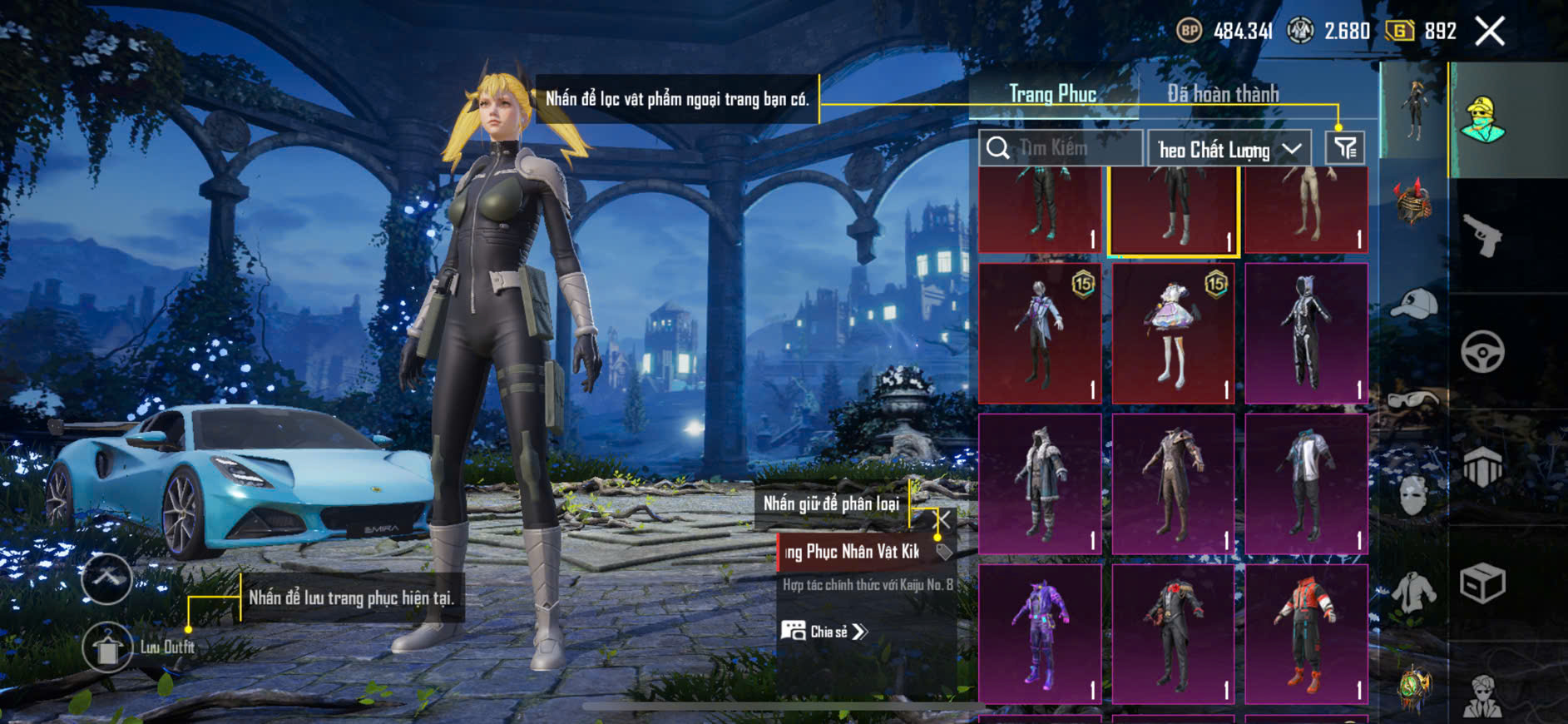Close the inventory with the X button

point(1489,32)
